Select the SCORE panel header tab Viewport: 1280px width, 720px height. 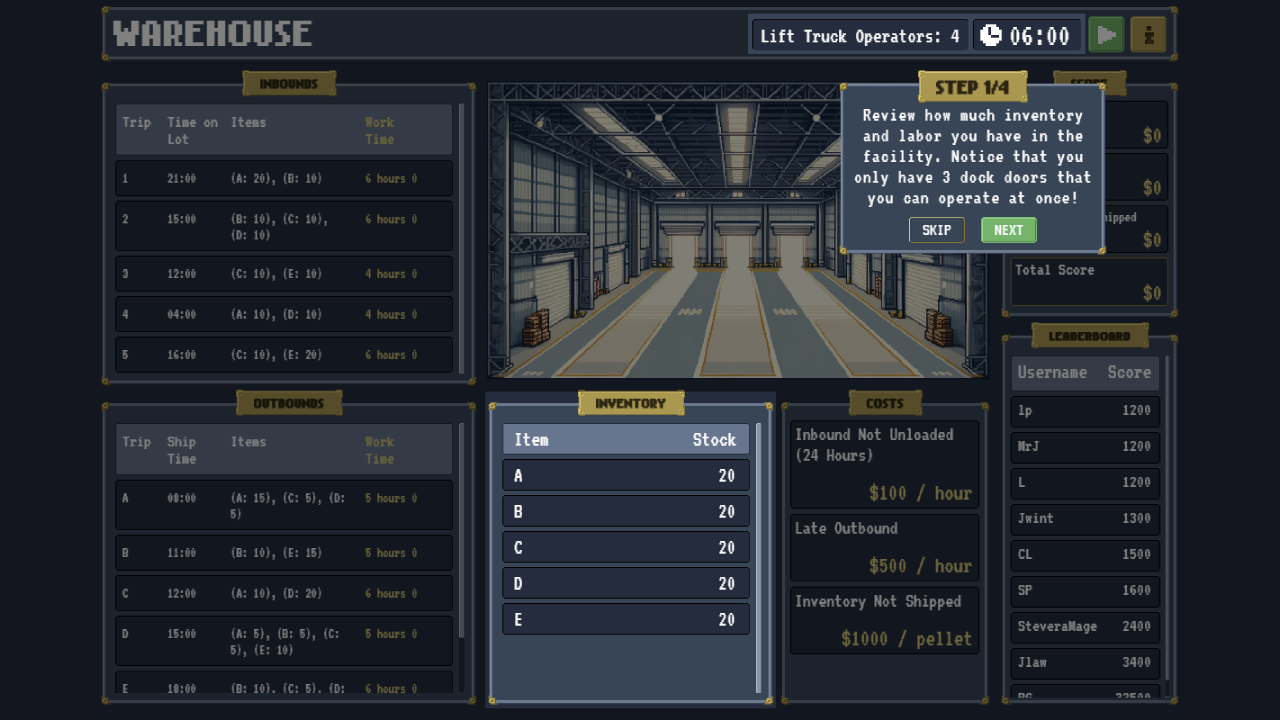point(1088,83)
